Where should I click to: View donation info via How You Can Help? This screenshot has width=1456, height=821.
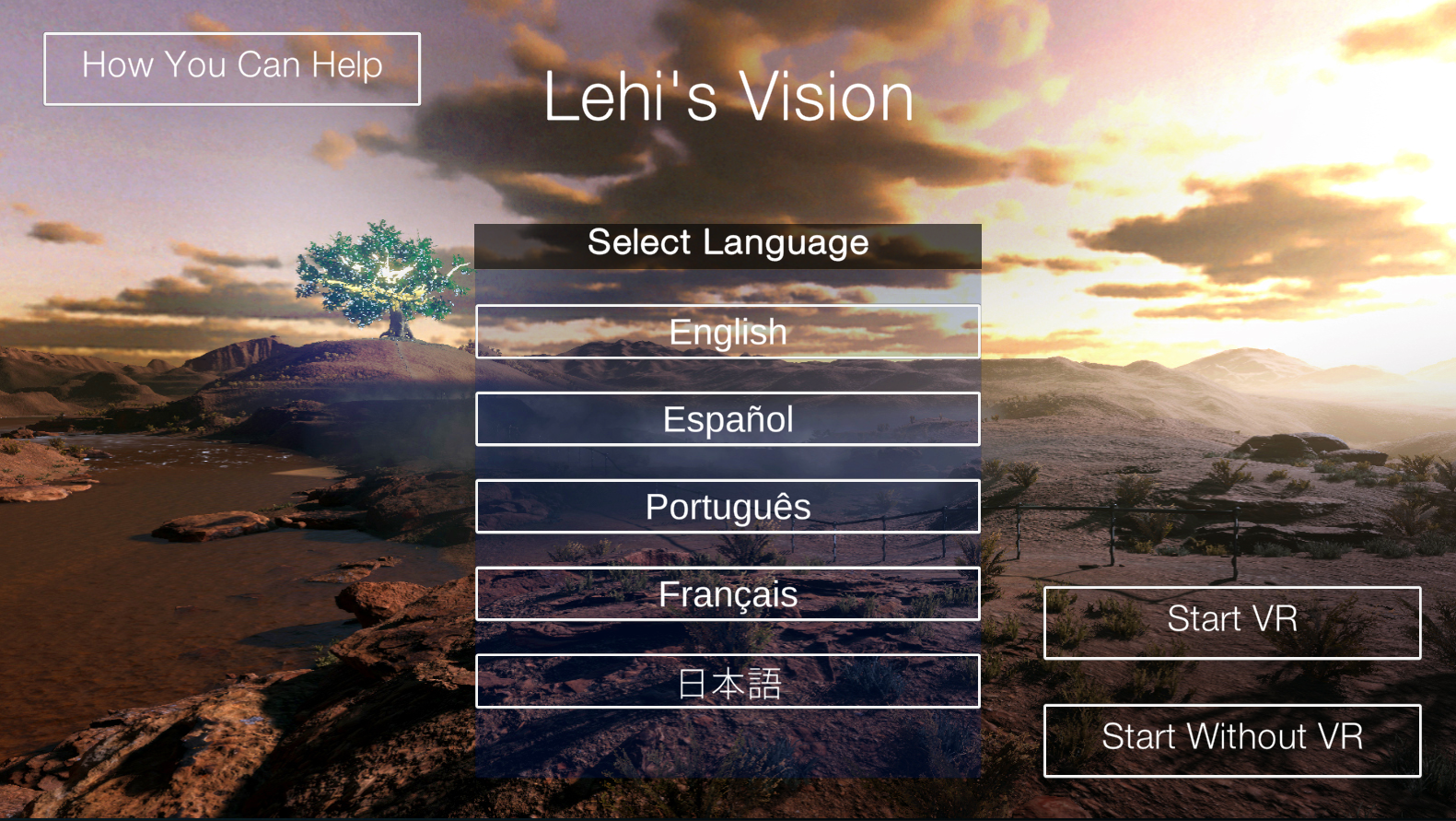232,68
